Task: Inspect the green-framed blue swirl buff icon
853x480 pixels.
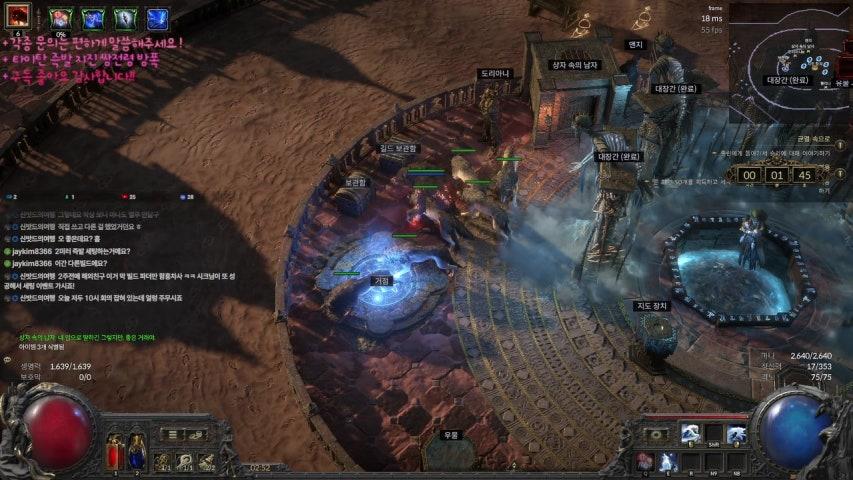Action: coord(93,19)
